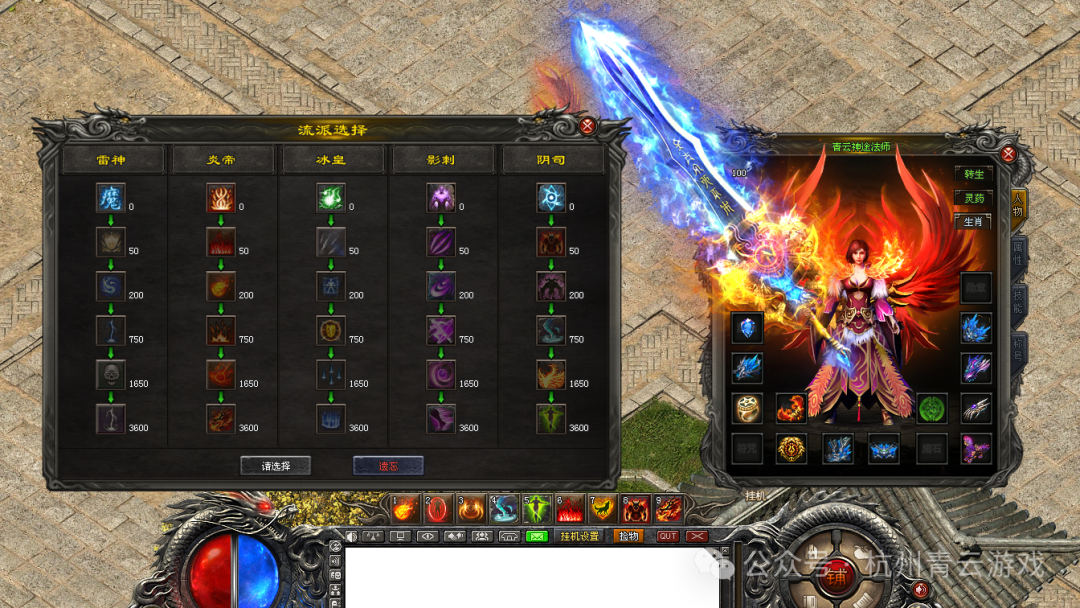Choose the 炎帝 school header
This screenshot has width=1080, height=608.
[x=223, y=160]
